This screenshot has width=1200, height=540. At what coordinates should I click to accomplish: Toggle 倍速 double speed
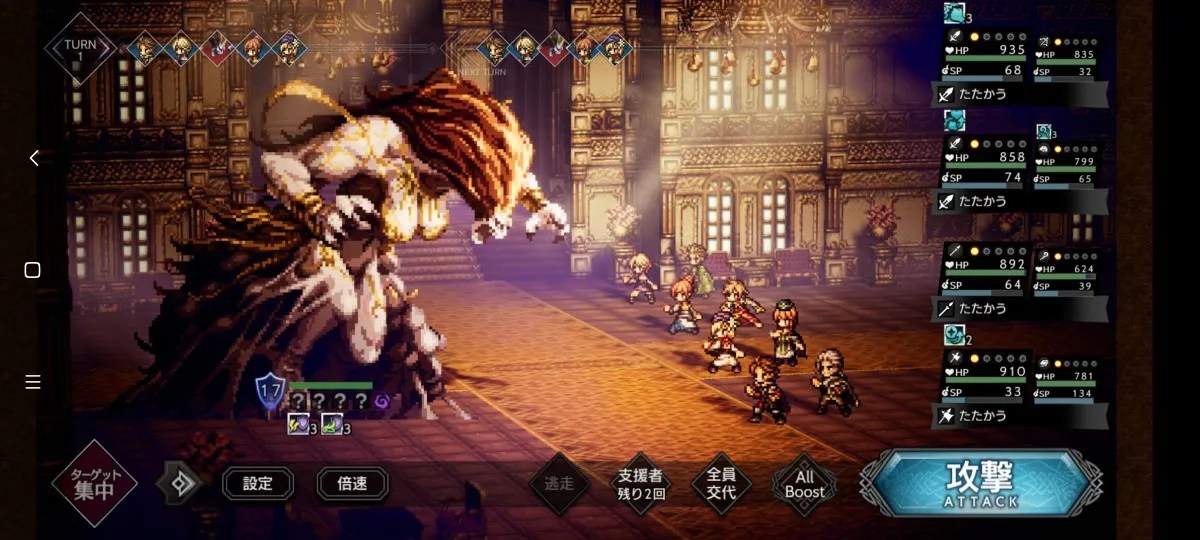352,484
